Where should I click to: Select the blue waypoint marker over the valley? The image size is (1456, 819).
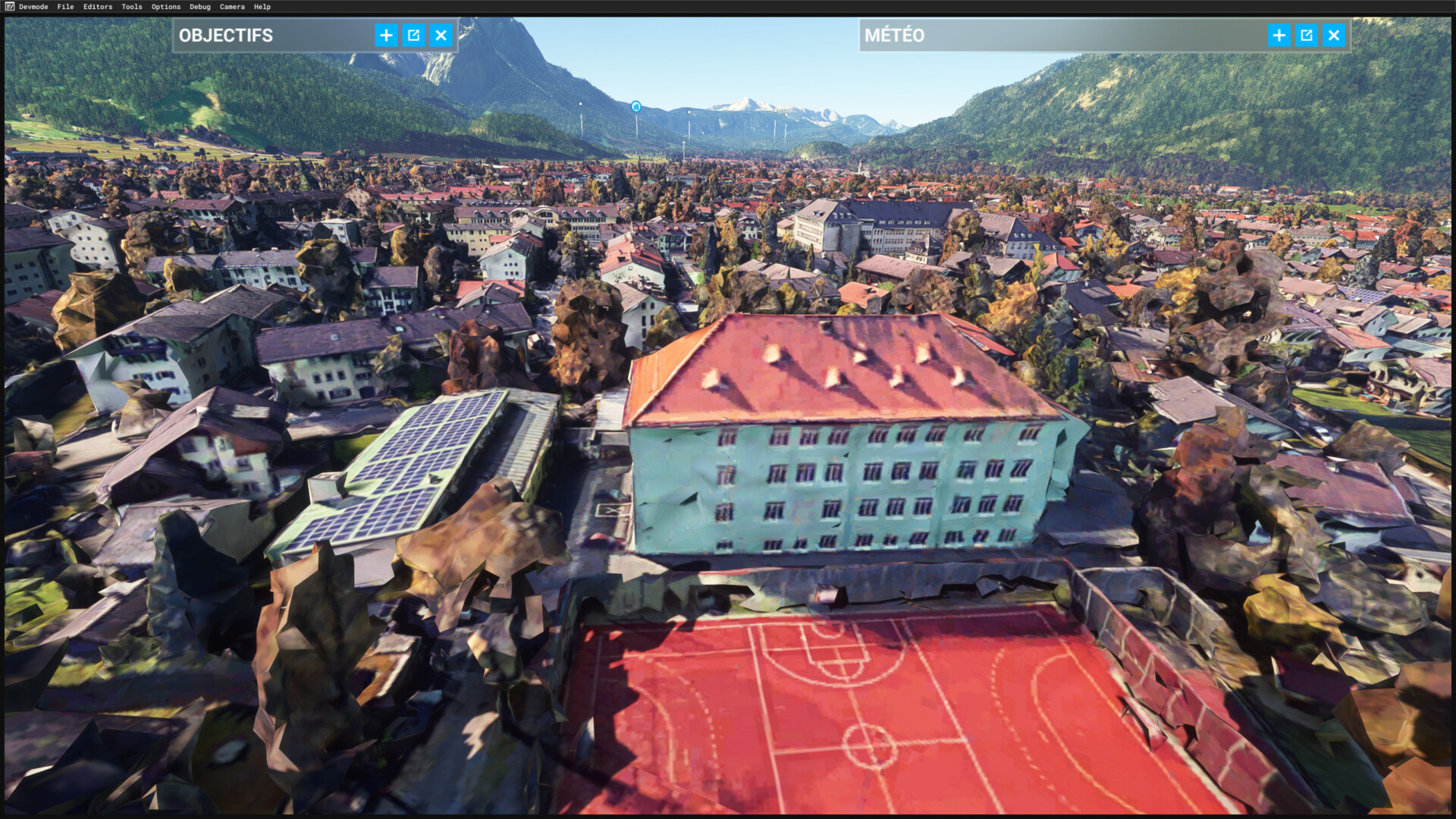click(636, 107)
